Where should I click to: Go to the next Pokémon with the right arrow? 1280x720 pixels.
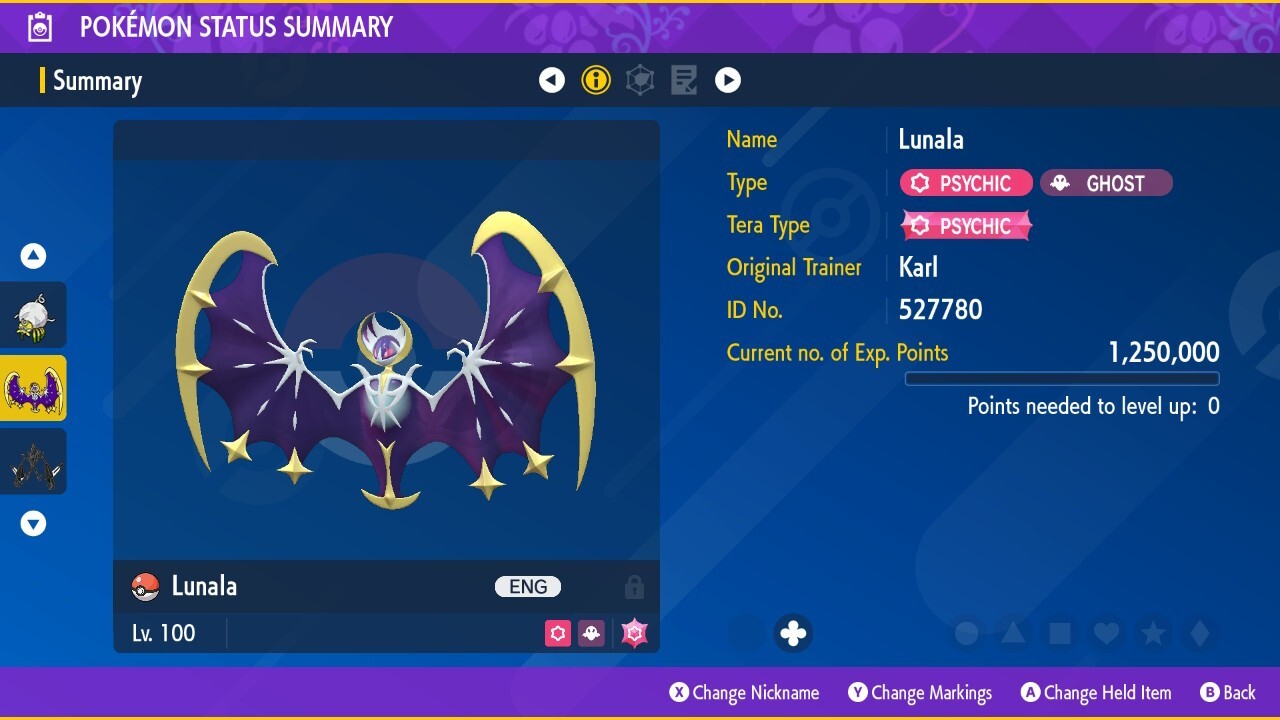point(728,80)
